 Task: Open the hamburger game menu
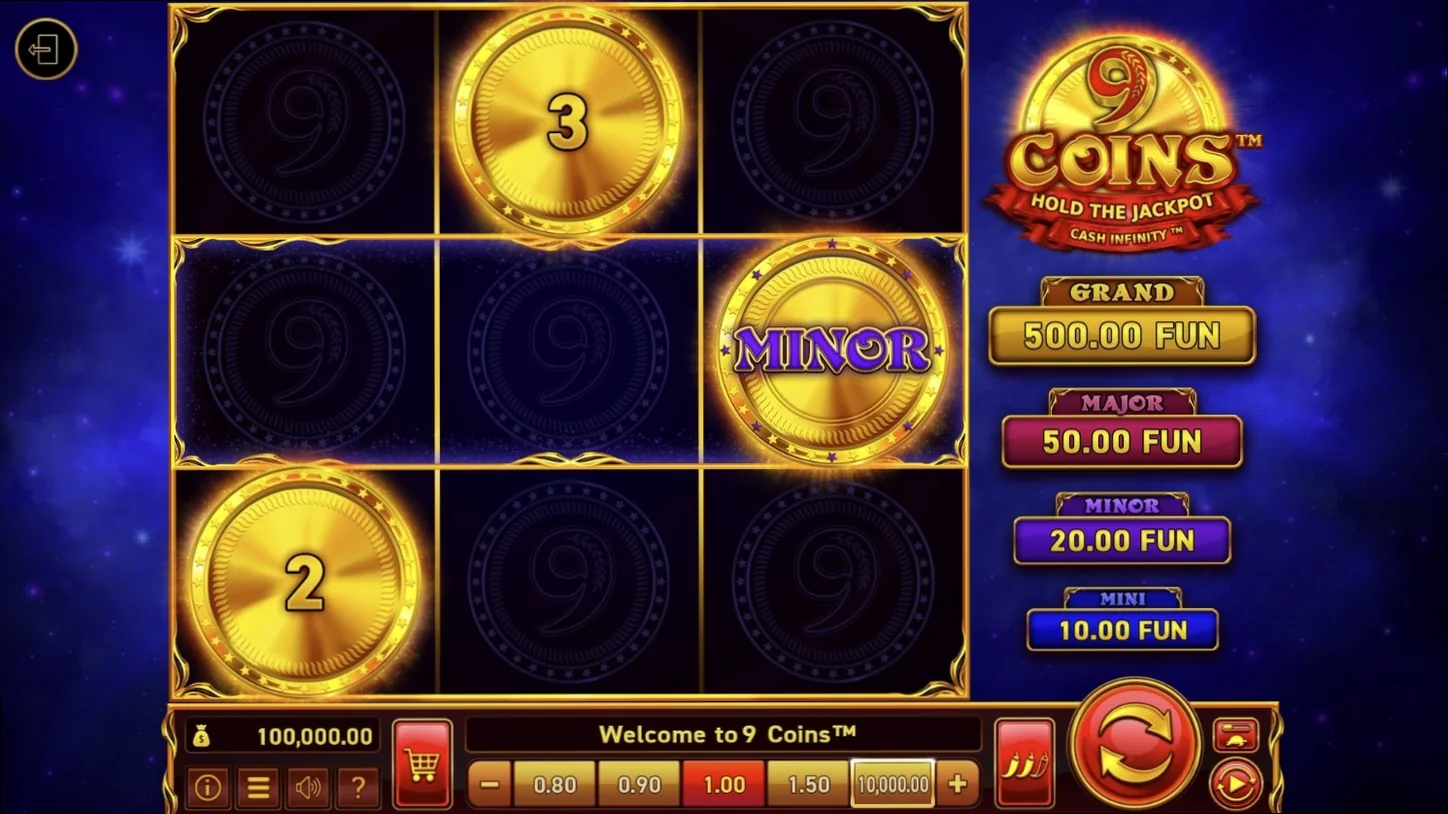click(257, 787)
